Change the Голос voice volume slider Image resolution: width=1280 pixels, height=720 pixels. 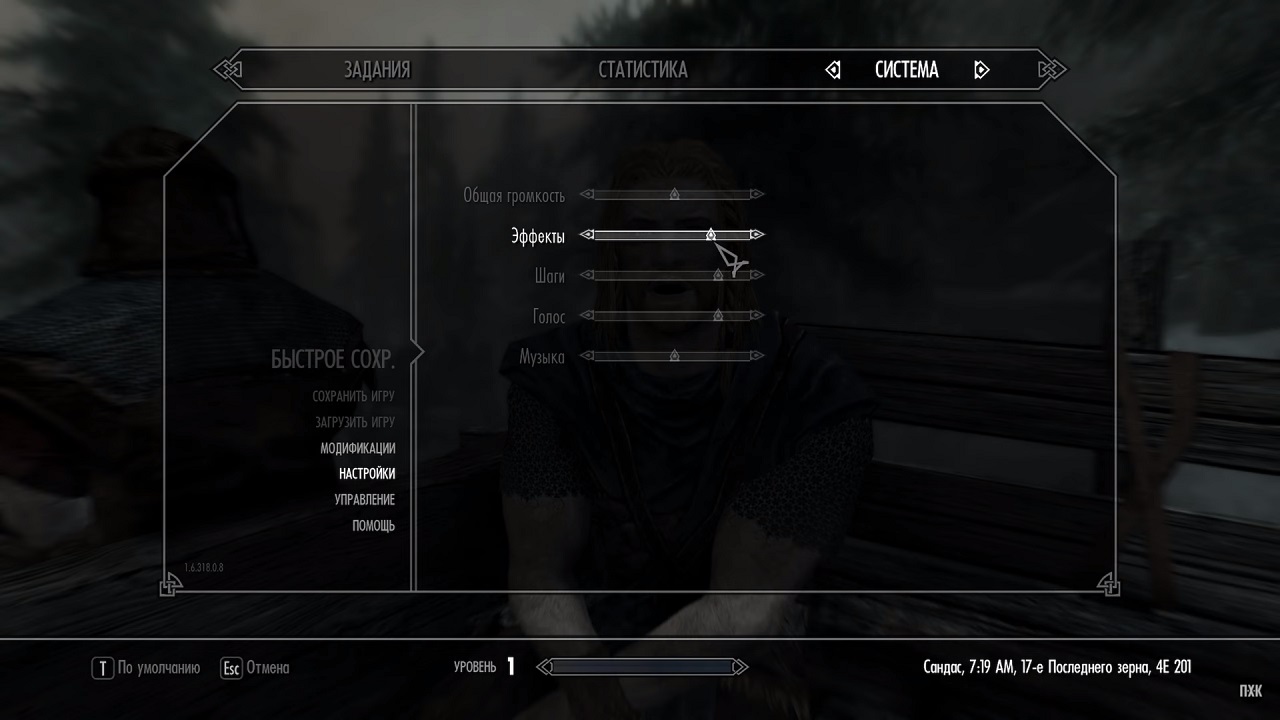(672, 316)
